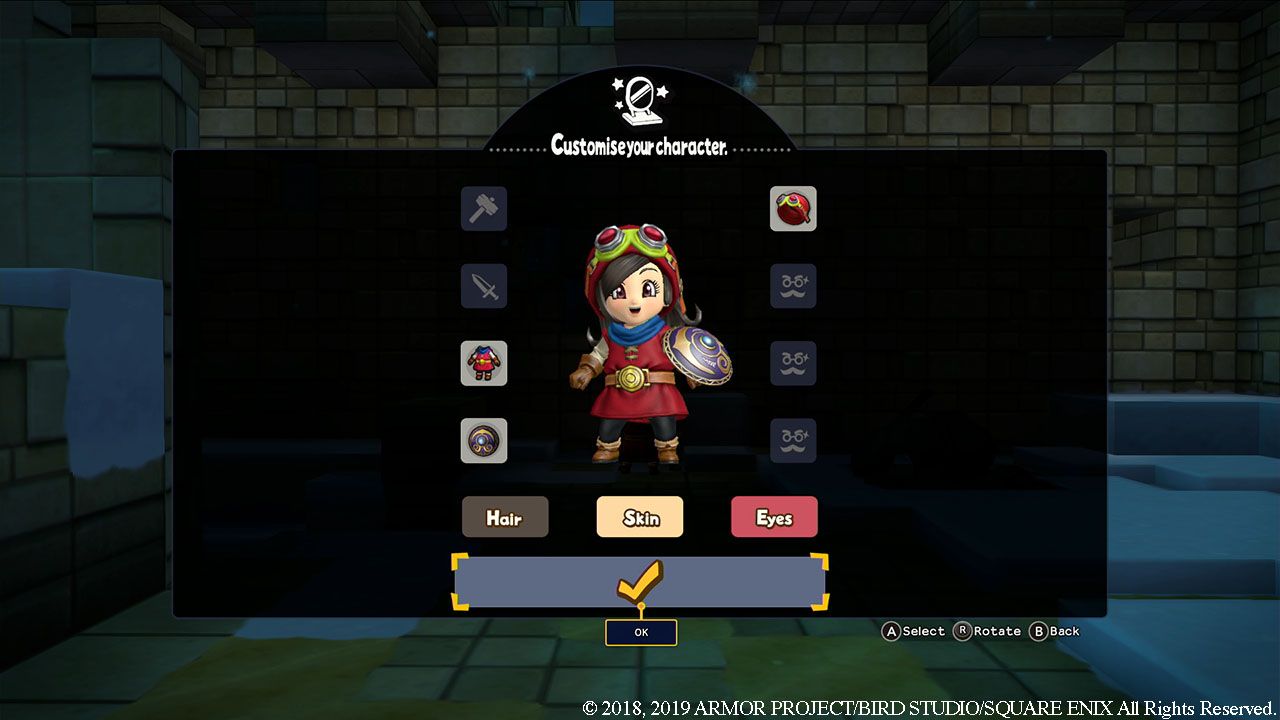1280x720 pixels.
Task: Open the equipped red tunic outfit slot
Action: click(x=483, y=364)
